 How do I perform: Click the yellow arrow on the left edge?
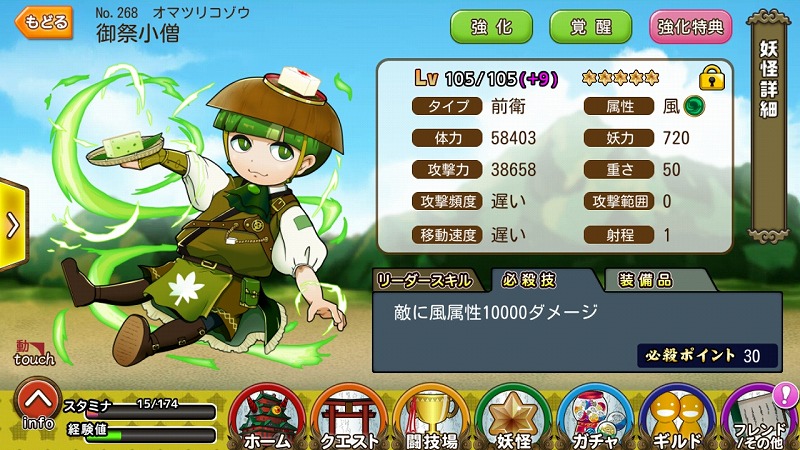tap(10, 224)
